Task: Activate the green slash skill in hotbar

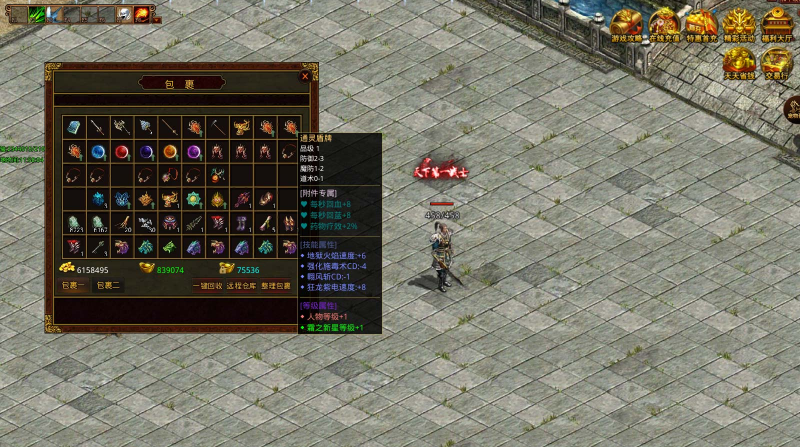Action: tap(37, 13)
